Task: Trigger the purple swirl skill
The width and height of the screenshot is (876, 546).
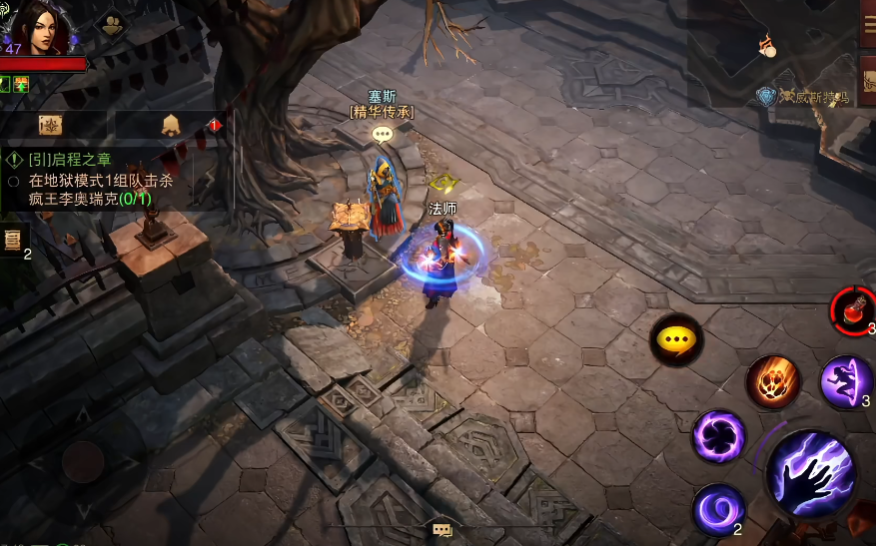Action: click(718, 508)
